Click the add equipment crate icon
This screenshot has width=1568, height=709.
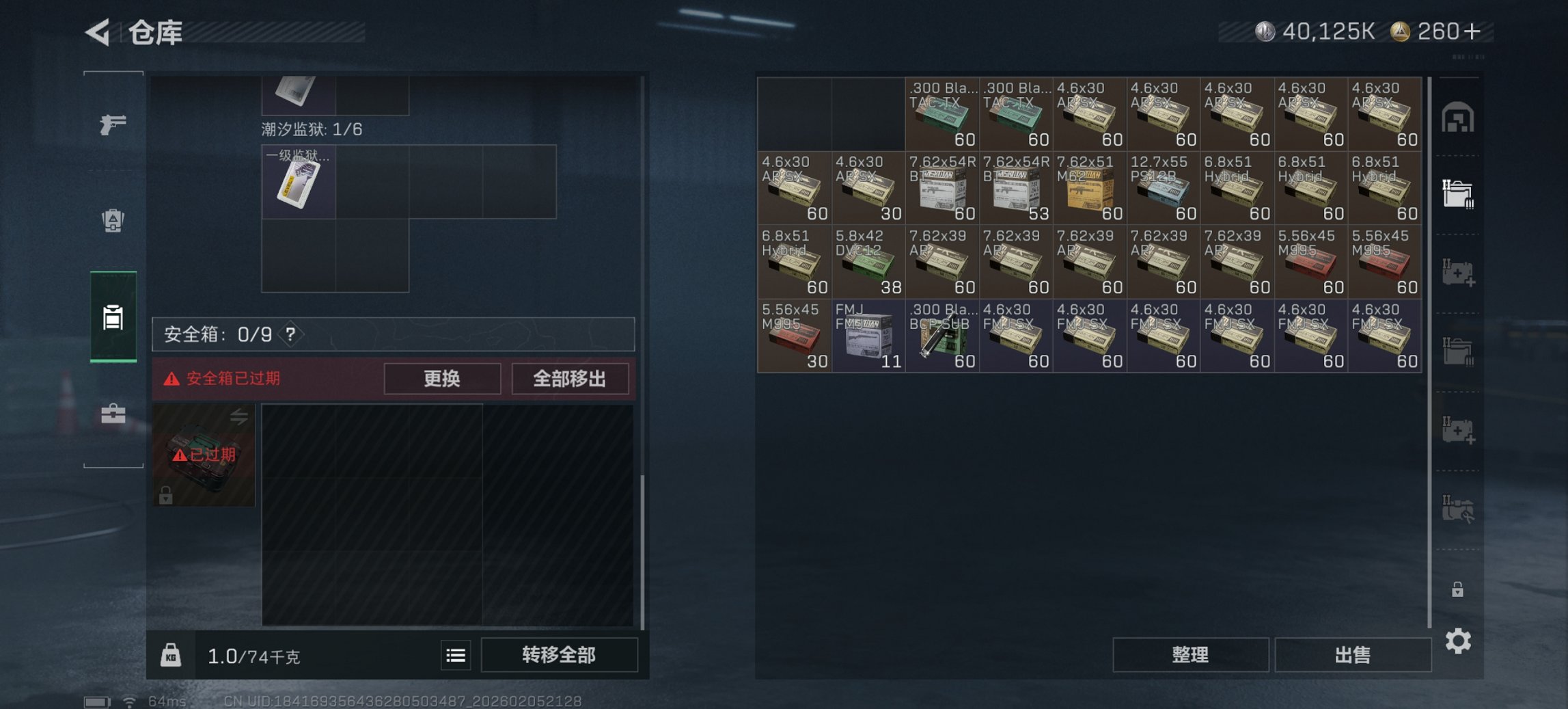pyautogui.click(x=1458, y=272)
